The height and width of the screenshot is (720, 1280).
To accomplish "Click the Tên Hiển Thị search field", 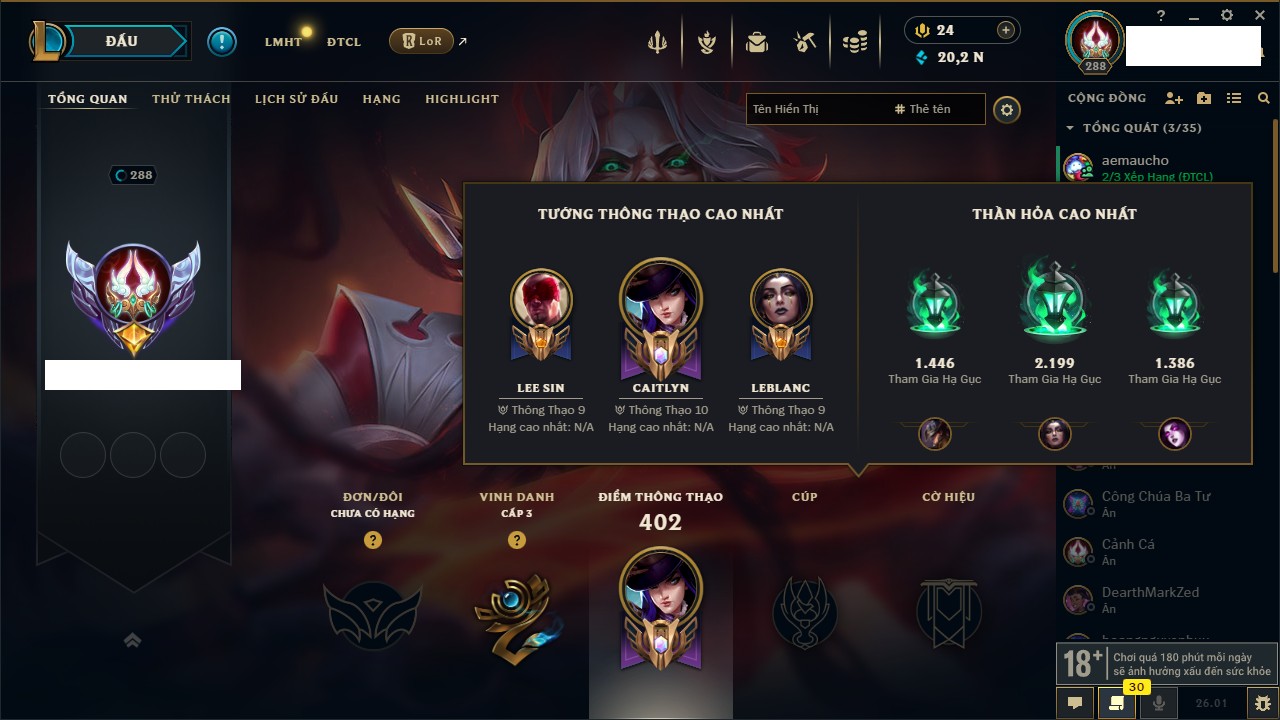I will [x=815, y=109].
